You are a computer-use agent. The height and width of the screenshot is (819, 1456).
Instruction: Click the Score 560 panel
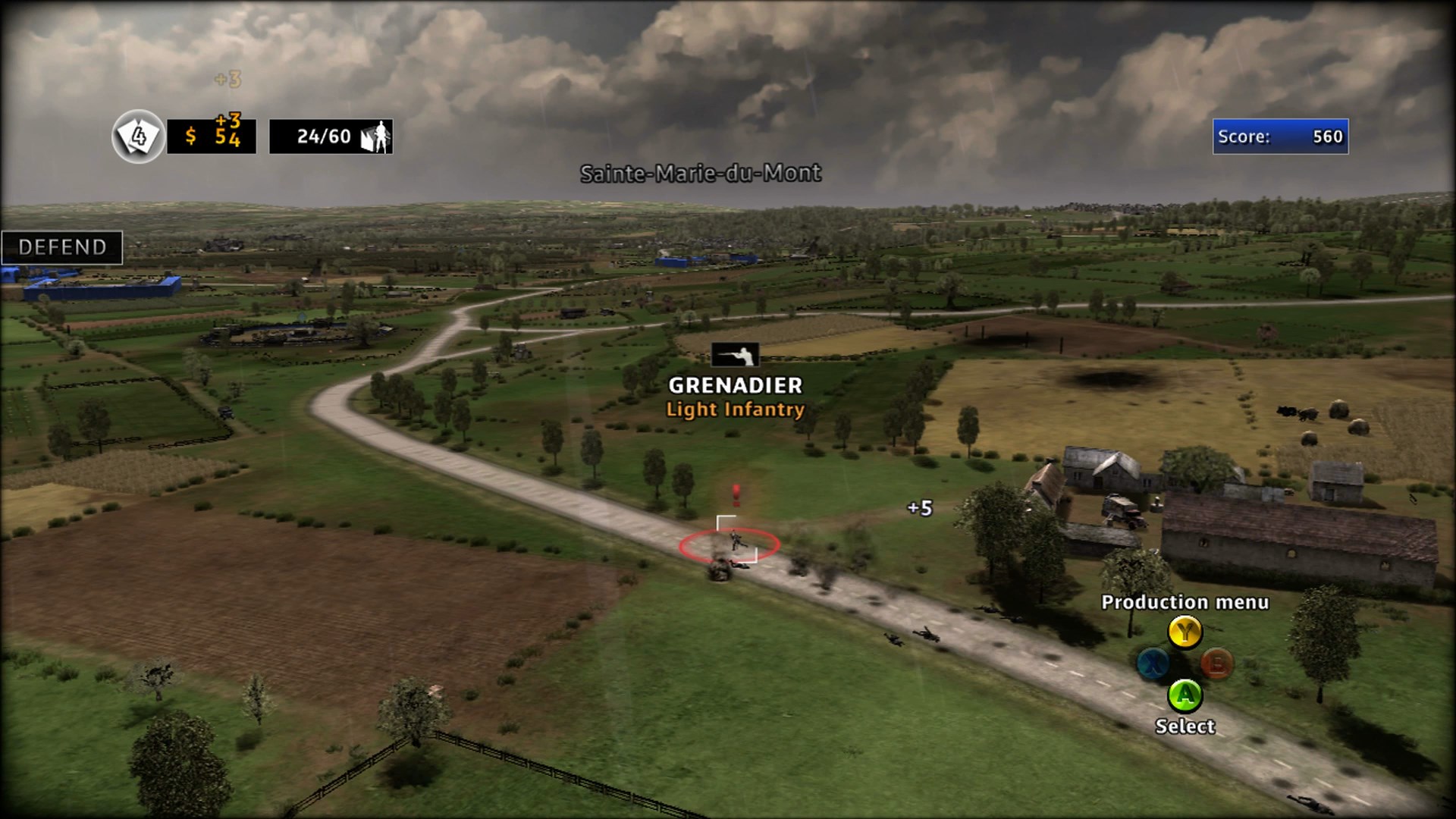click(1279, 137)
